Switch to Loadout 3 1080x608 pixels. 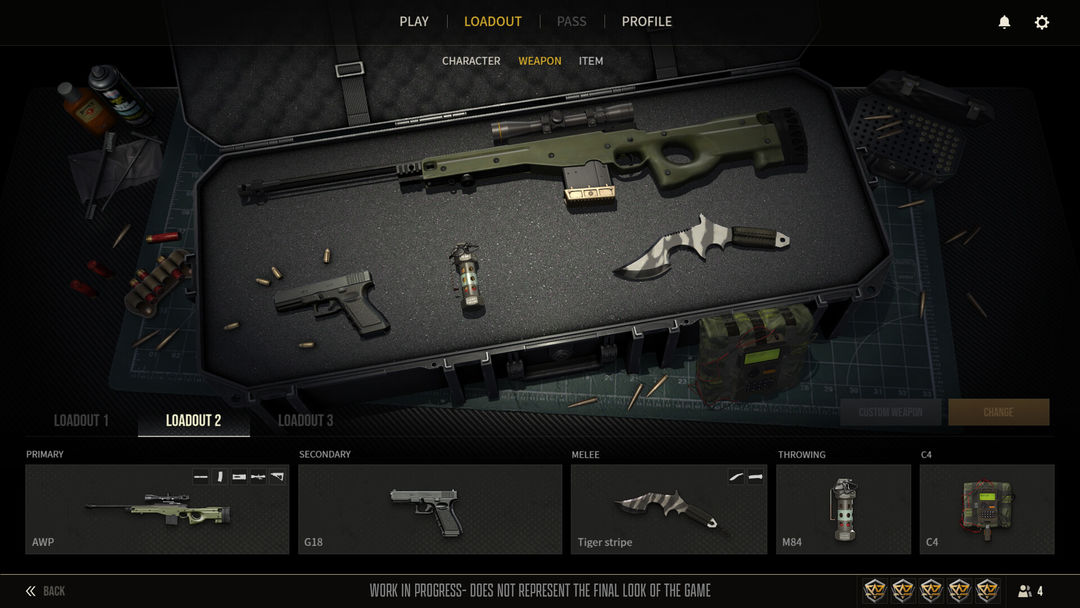pyautogui.click(x=306, y=421)
